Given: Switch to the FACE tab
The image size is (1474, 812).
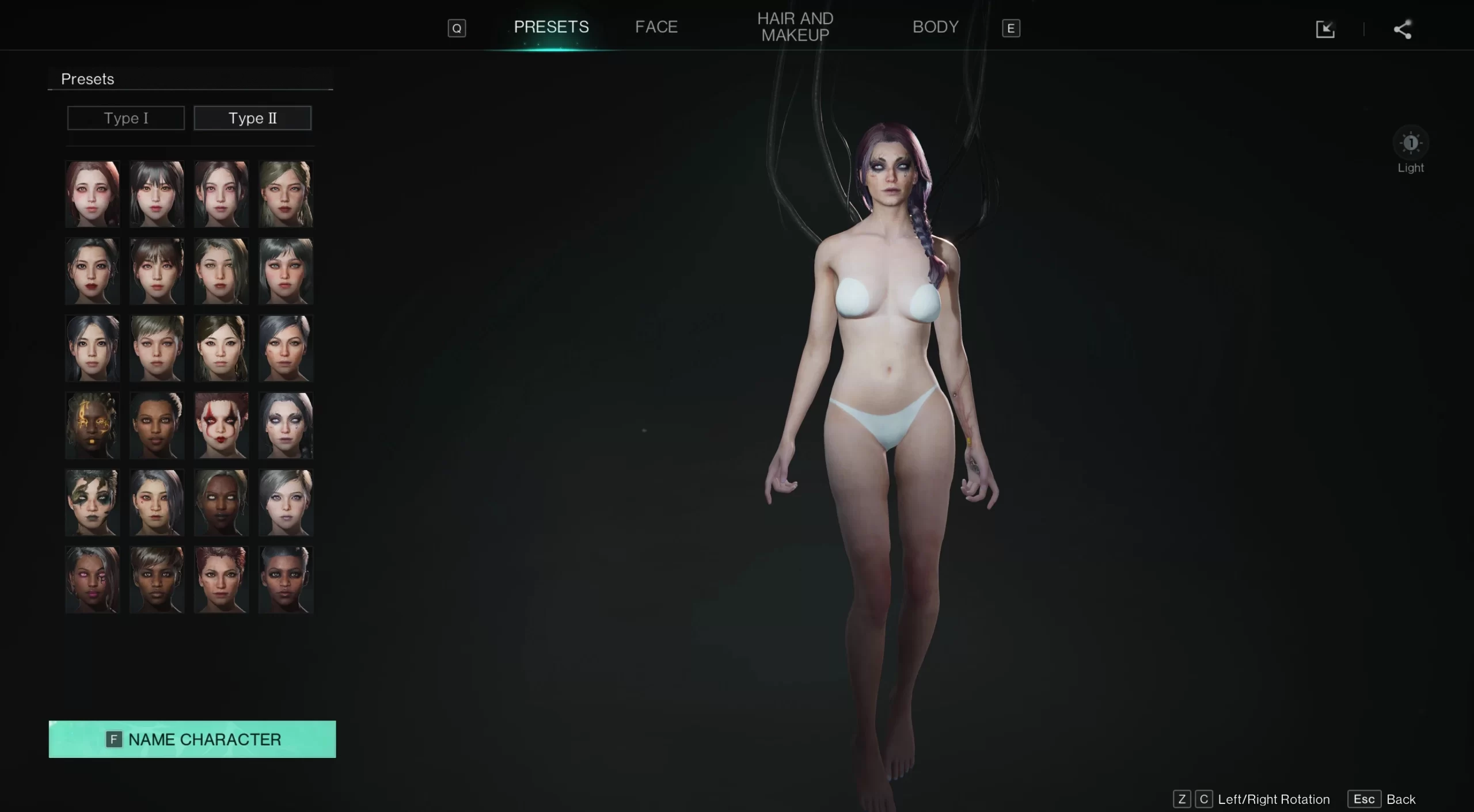Looking at the screenshot, I should 656,26.
